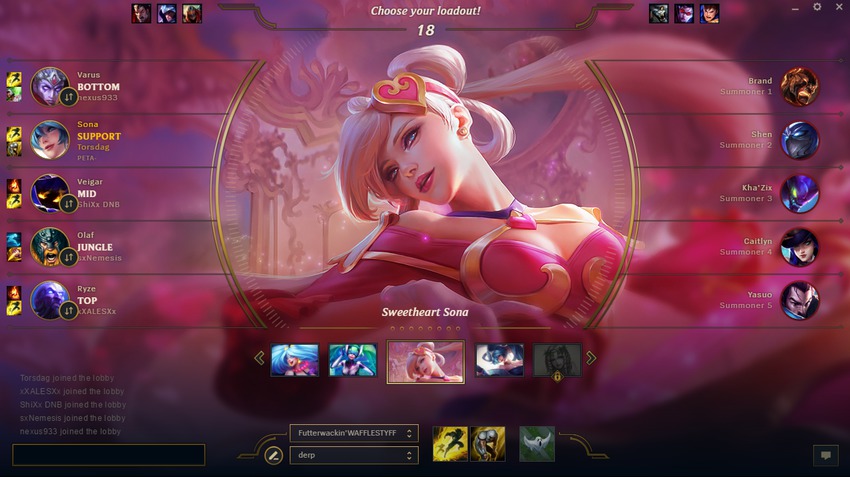Click the chat input box
This screenshot has height=477, width=850.
pyautogui.click(x=108, y=455)
